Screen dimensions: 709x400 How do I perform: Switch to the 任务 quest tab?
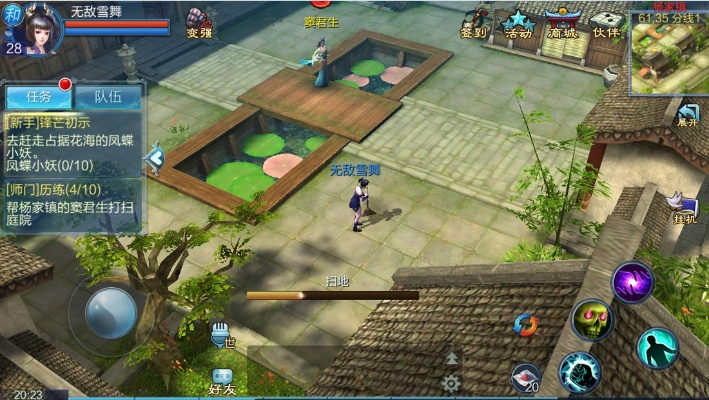click(x=39, y=96)
